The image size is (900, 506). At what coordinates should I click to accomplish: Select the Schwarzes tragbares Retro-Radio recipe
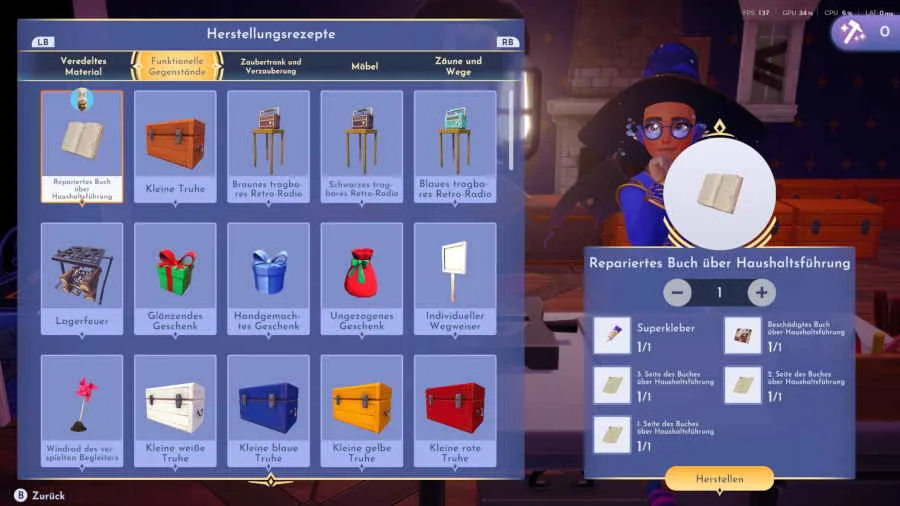pos(361,146)
